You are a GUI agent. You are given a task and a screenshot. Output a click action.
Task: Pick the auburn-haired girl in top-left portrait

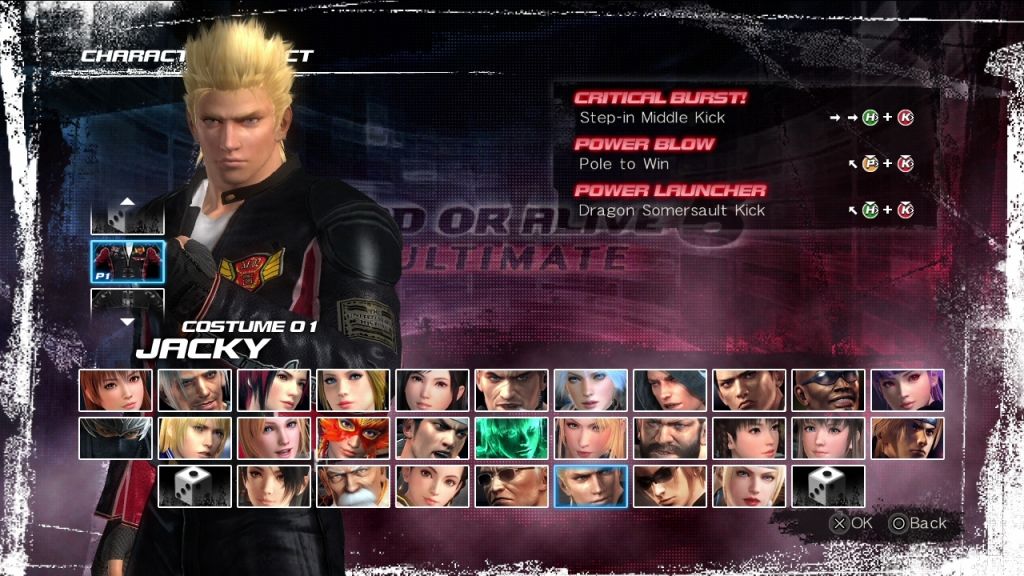pos(115,390)
